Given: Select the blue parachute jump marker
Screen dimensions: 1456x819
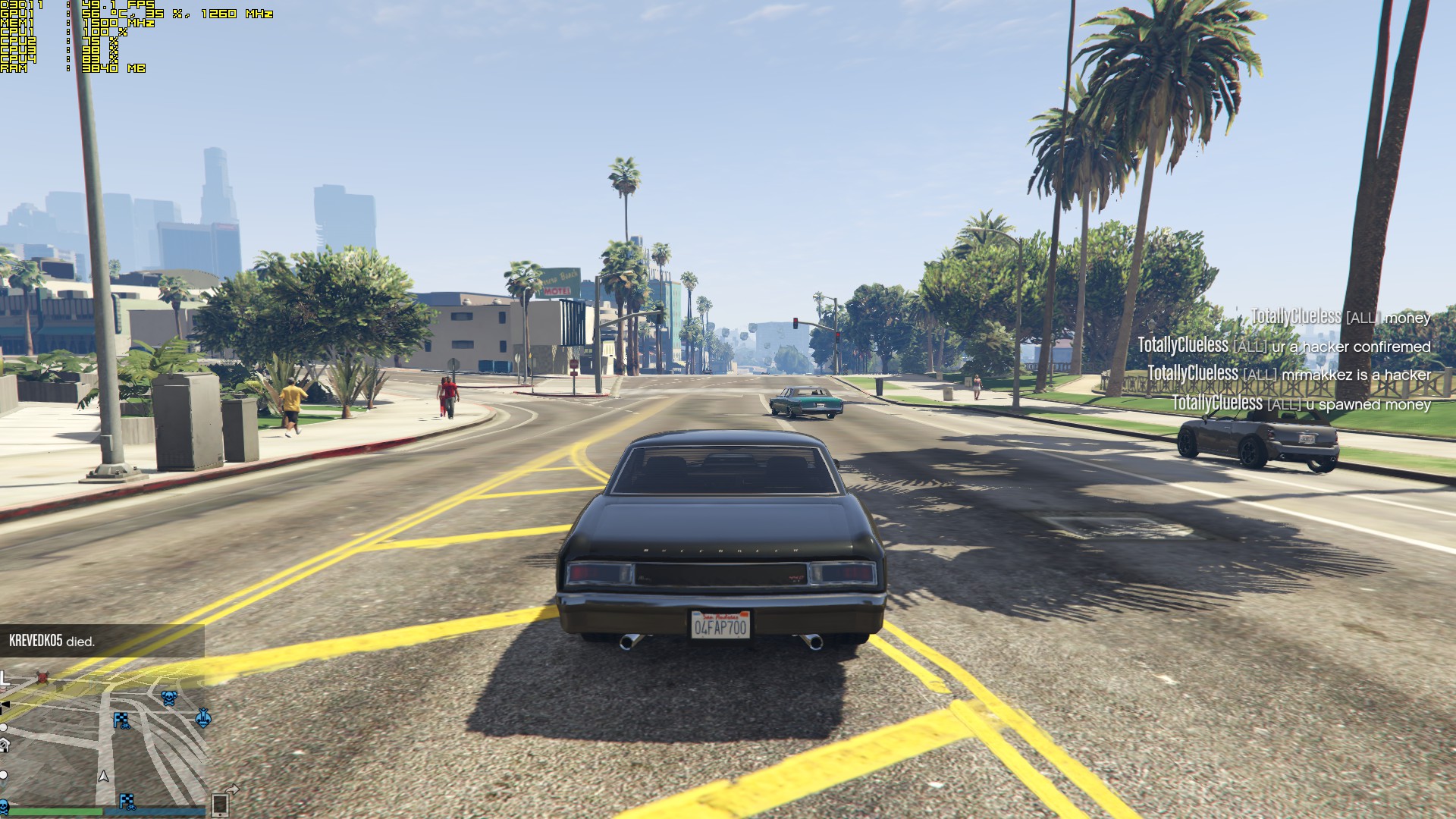Looking at the screenshot, I should [202, 717].
